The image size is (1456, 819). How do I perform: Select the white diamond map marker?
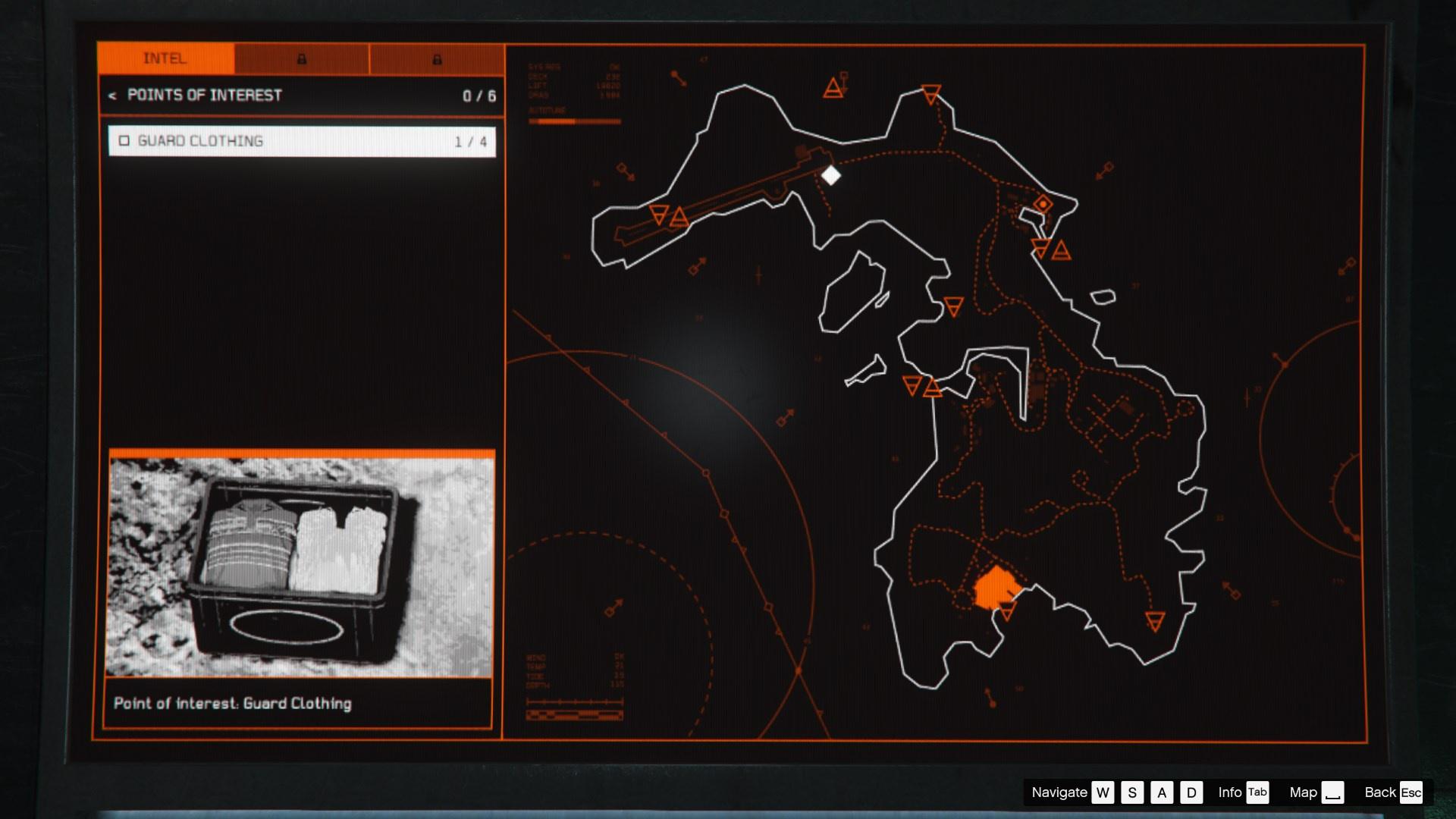pyautogui.click(x=831, y=176)
